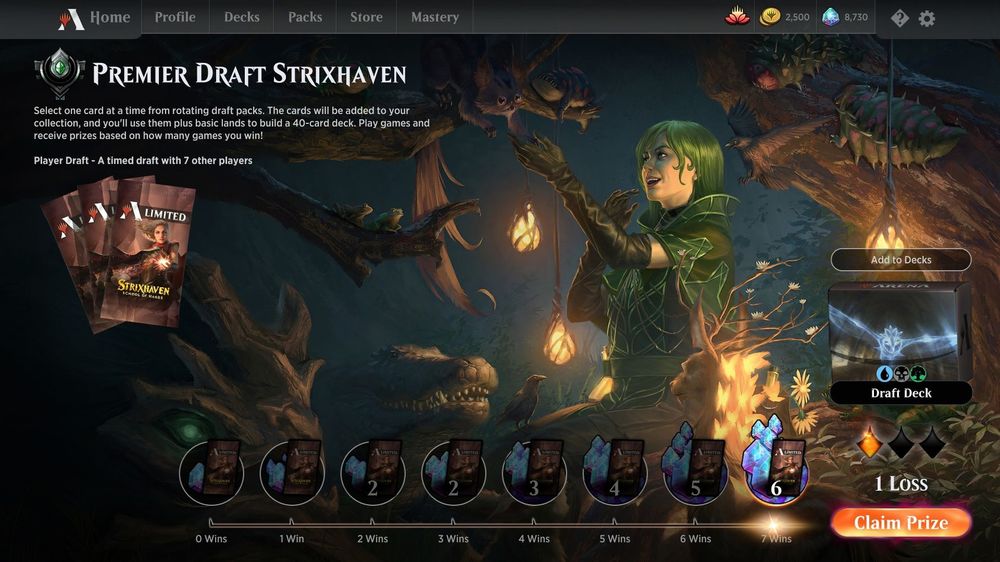Switch to the Decks tab
Viewport: 1000px width, 562px height.
241,18
